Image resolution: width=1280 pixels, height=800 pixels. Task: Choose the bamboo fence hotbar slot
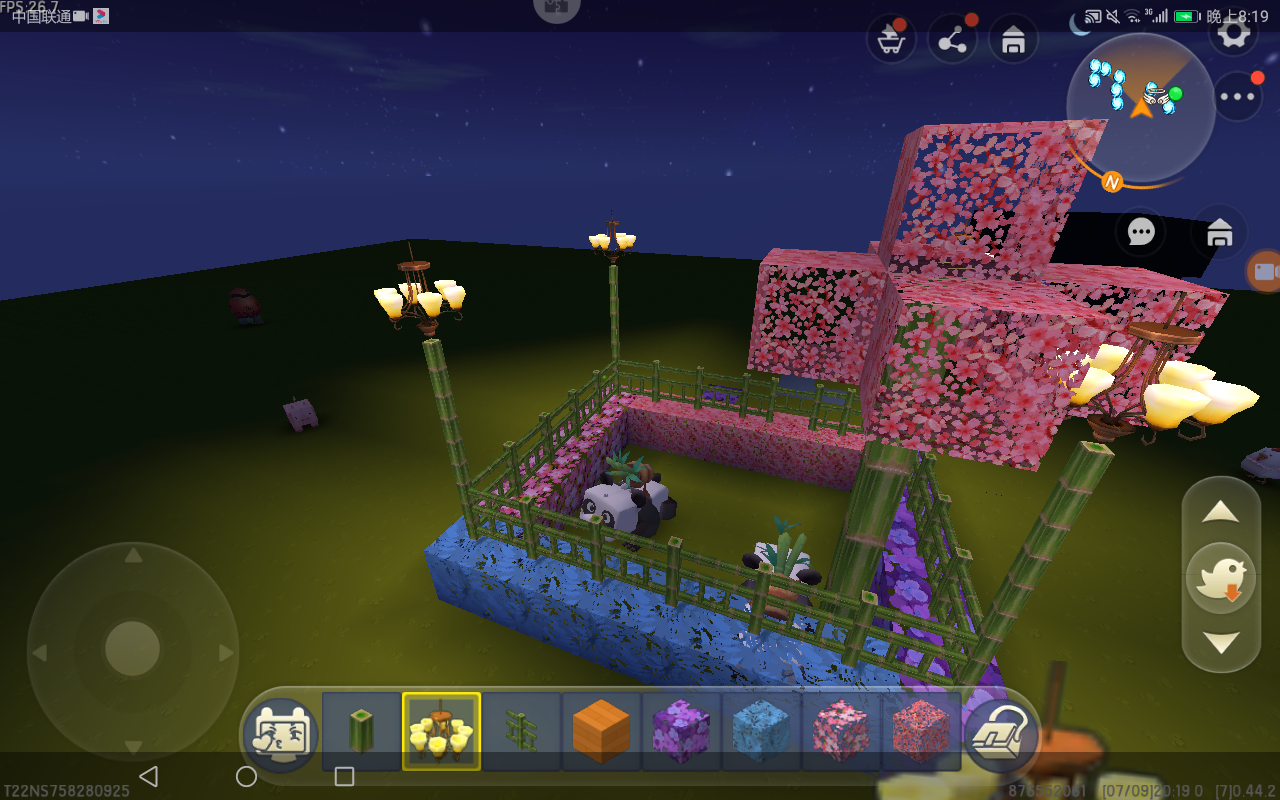[x=521, y=732]
